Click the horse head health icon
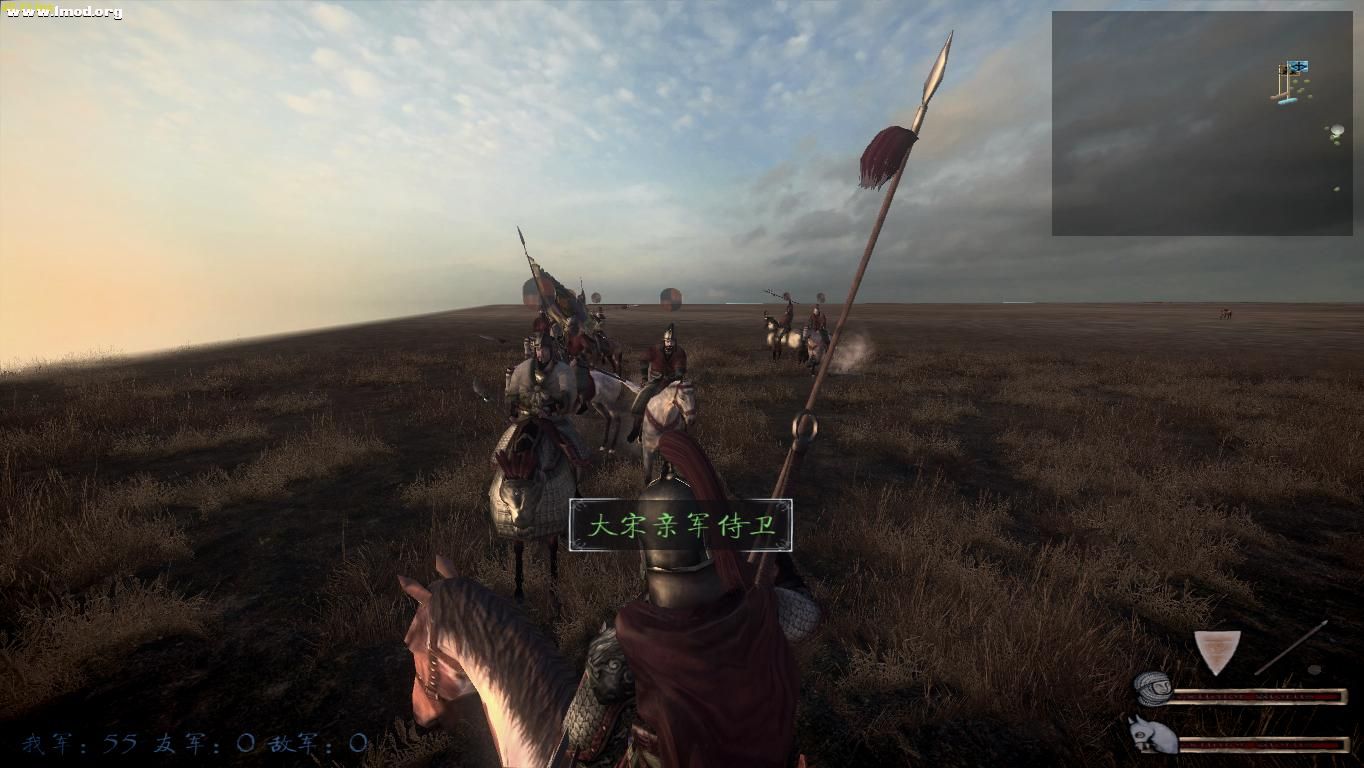This screenshot has width=1364, height=768. [1151, 736]
